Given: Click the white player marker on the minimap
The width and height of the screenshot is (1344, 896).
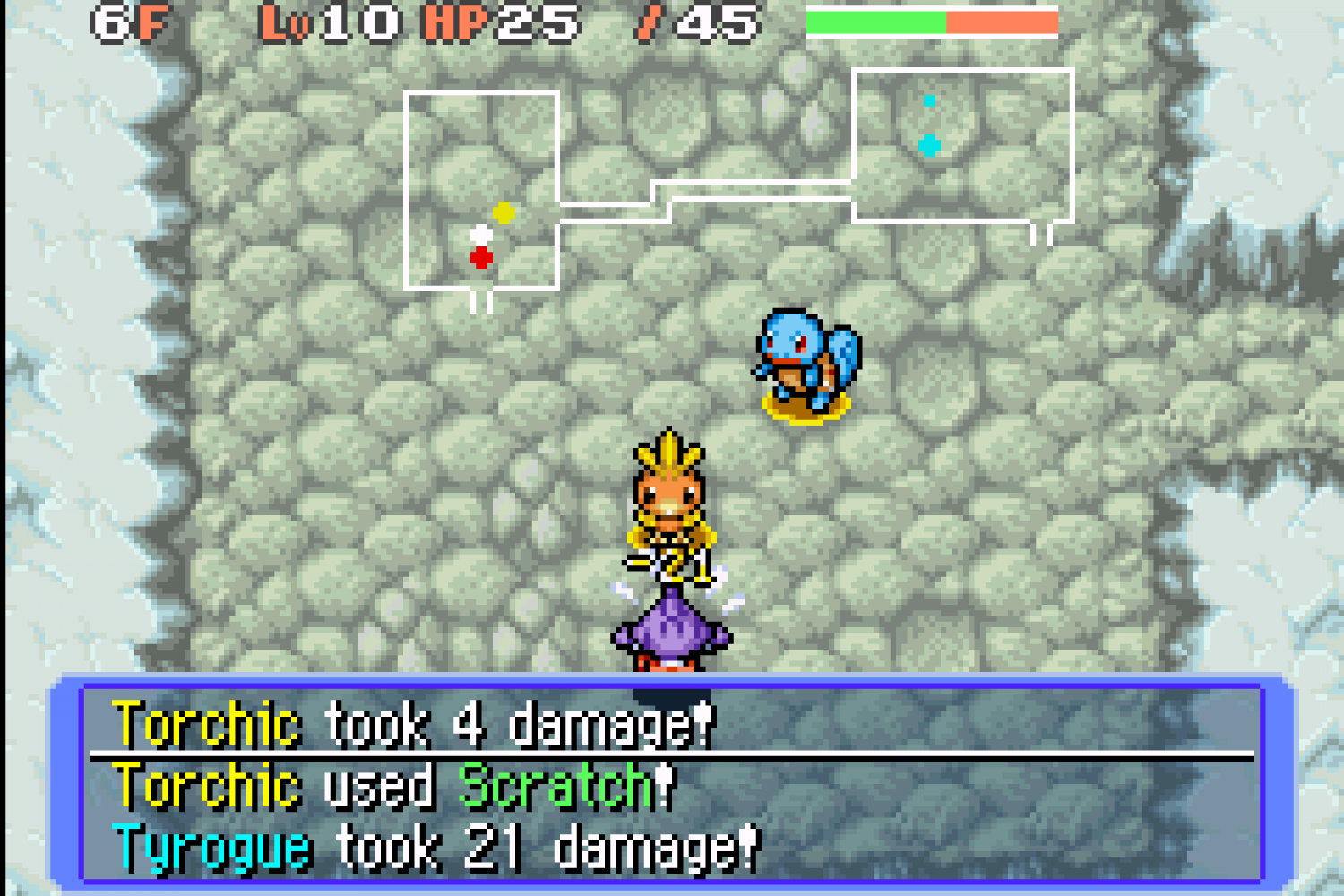Looking at the screenshot, I should (481, 236).
